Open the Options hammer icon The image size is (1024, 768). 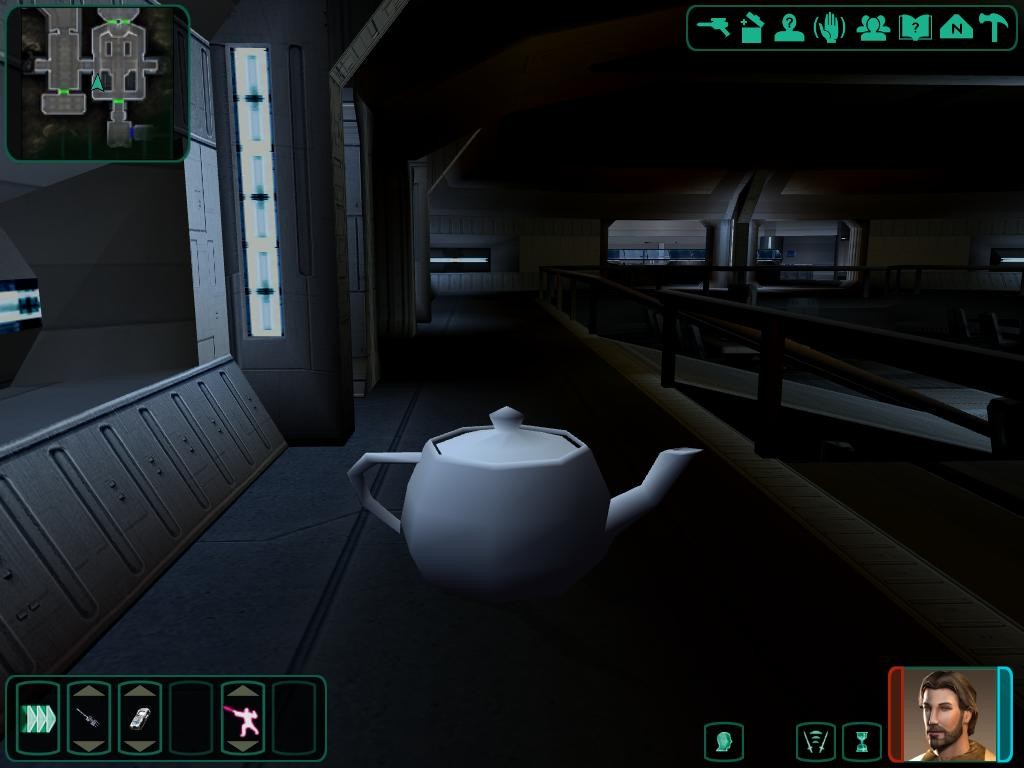[994, 28]
